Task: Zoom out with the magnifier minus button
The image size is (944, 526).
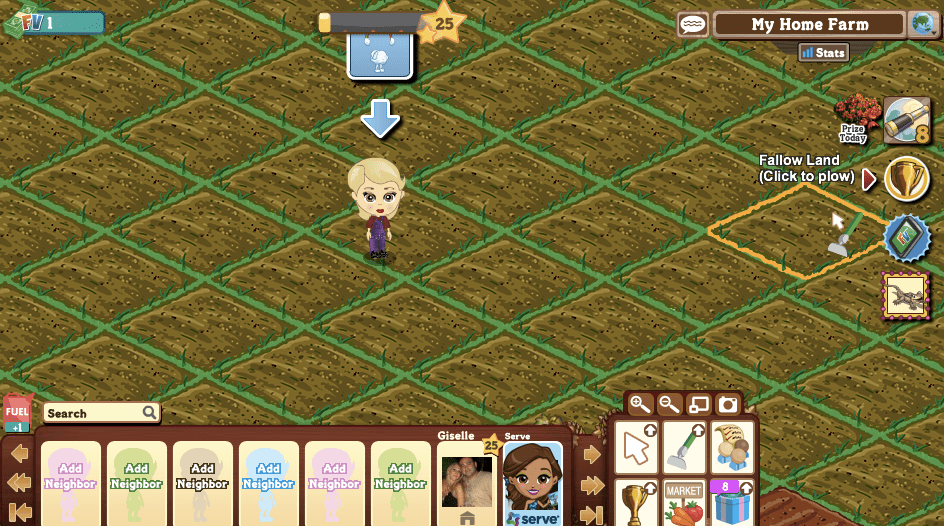Action: (670, 405)
